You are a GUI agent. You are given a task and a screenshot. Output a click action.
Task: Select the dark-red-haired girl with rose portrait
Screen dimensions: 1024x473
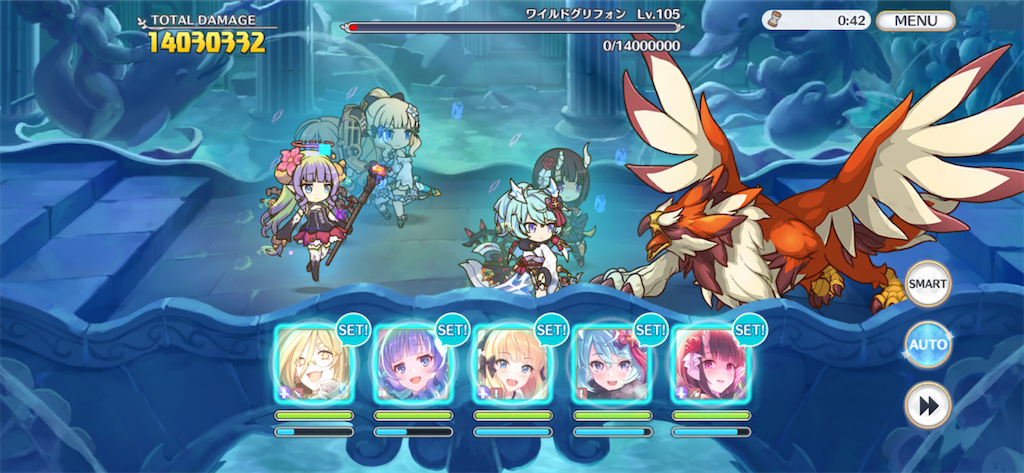pos(710,362)
